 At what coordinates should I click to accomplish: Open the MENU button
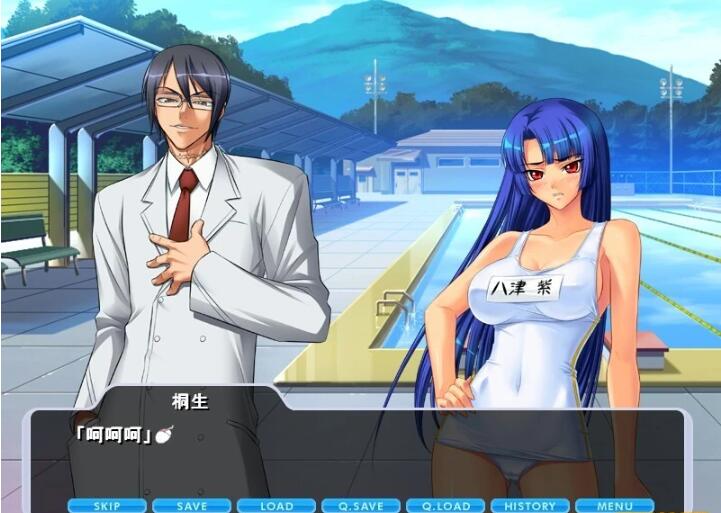pos(614,506)
